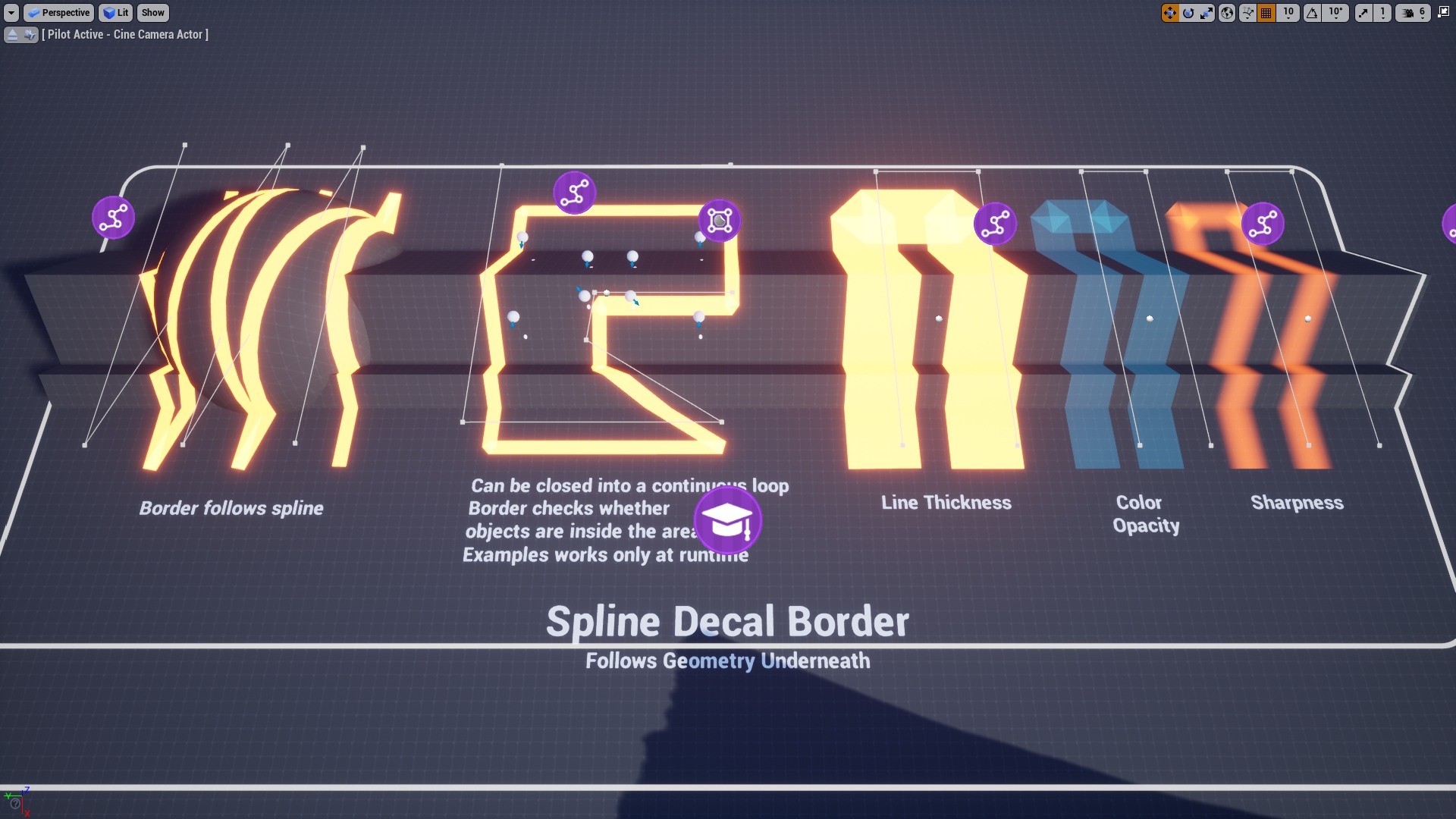Click the Lit view mode button
The height and width of the screenshot is (819, 1456).
pyautogui.click(x=115, y=13)
